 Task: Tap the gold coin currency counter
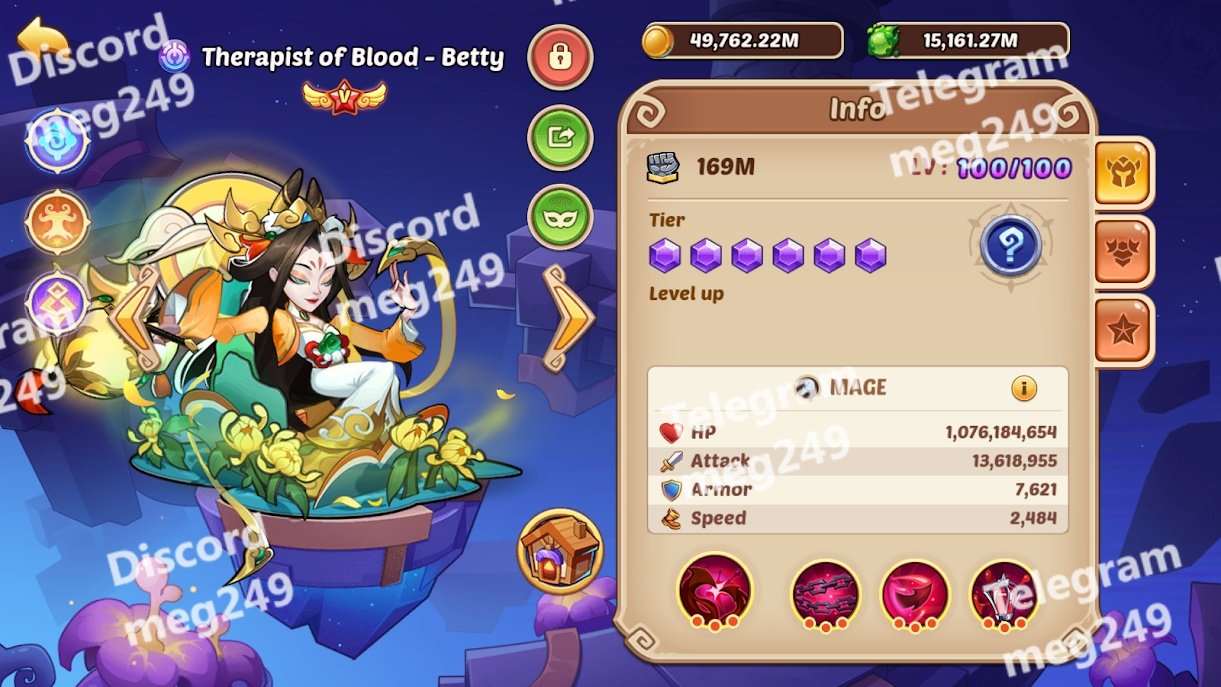[x=742, y=41]
